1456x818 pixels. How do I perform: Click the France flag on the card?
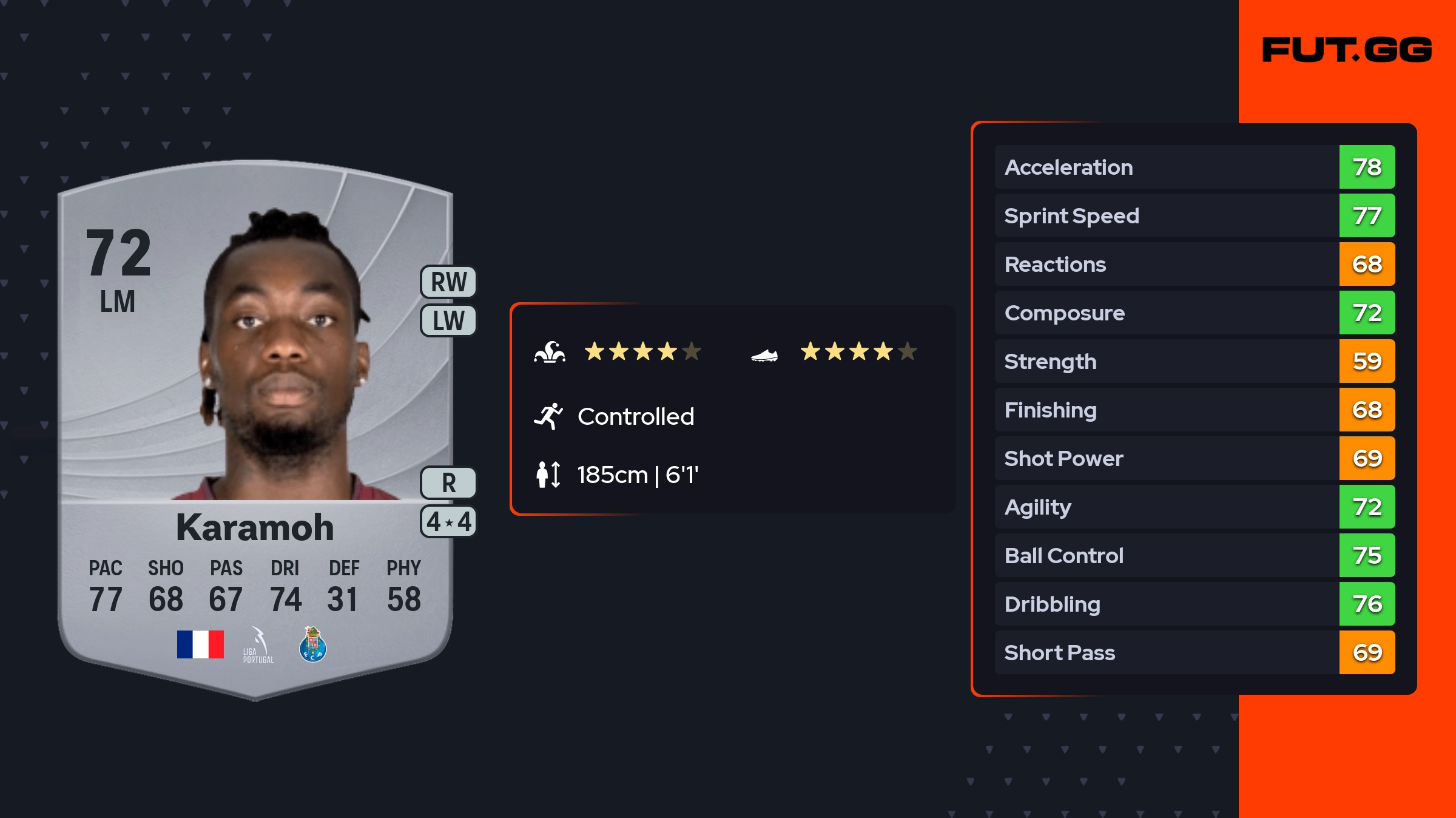200,644
